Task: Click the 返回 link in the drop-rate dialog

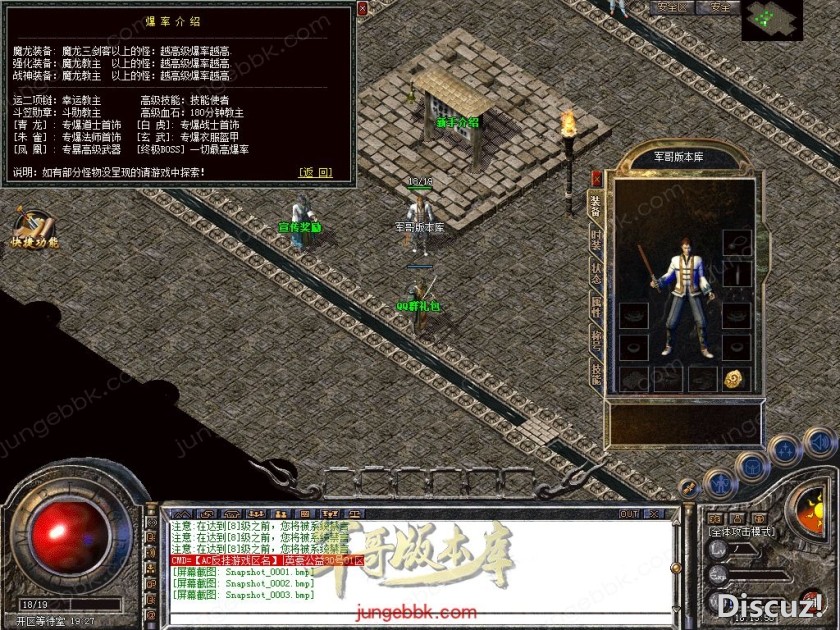Action: pyautogui.click(x=315, y=172)
